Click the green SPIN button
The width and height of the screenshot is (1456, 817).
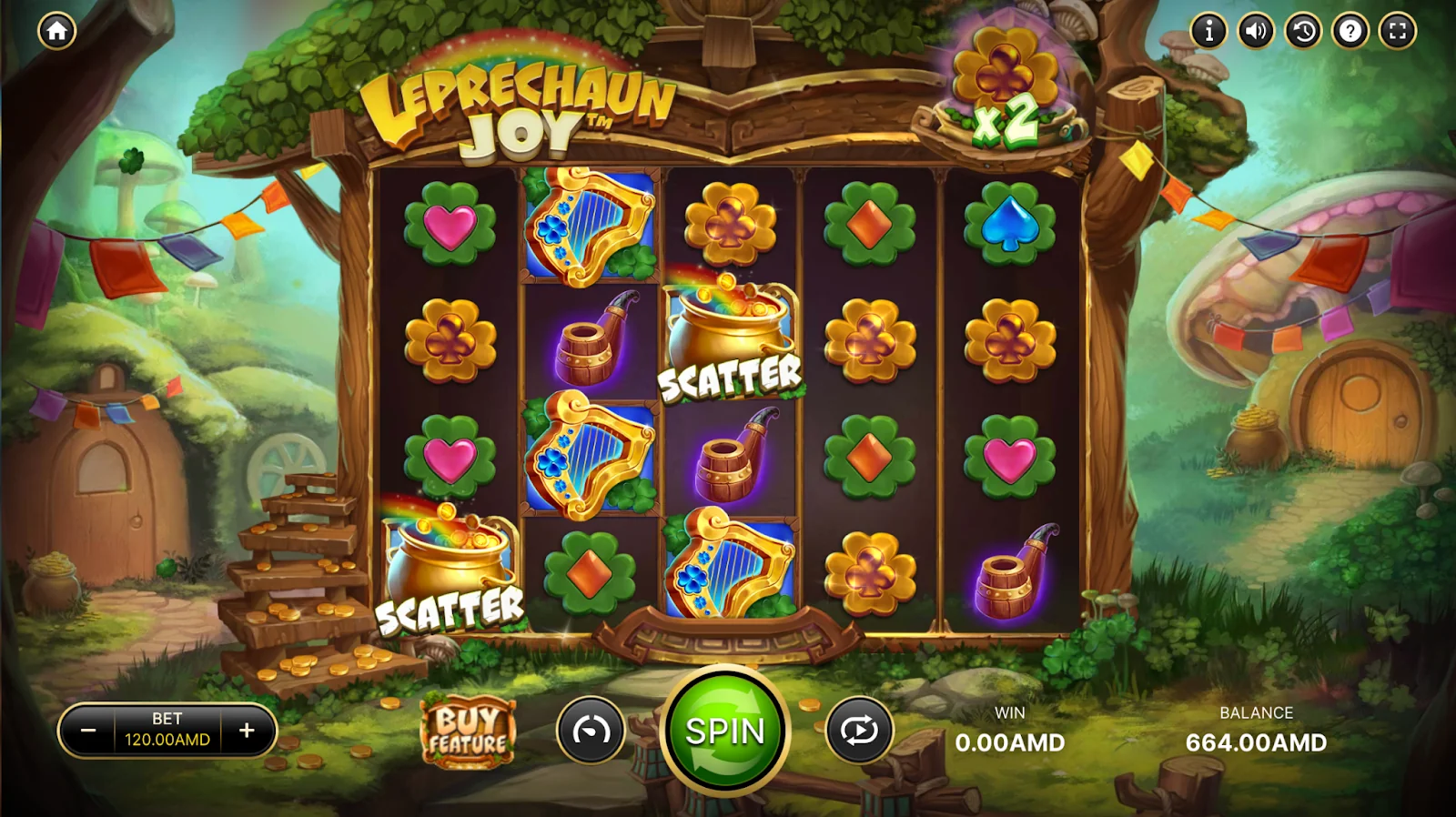[725, 731]
